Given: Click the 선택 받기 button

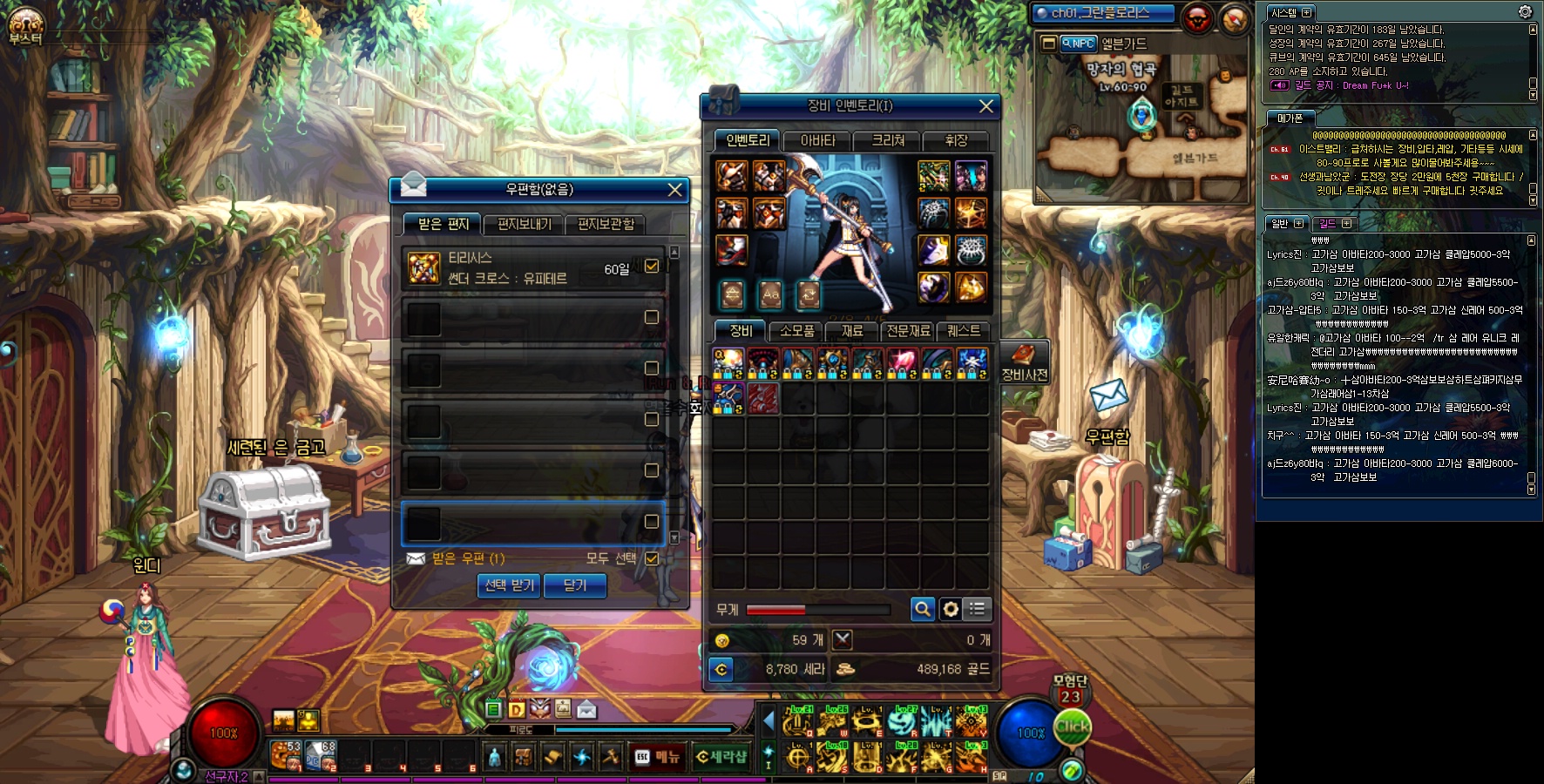Looking at the screenshot, I should pyautogui.click(x=510, y=585).
